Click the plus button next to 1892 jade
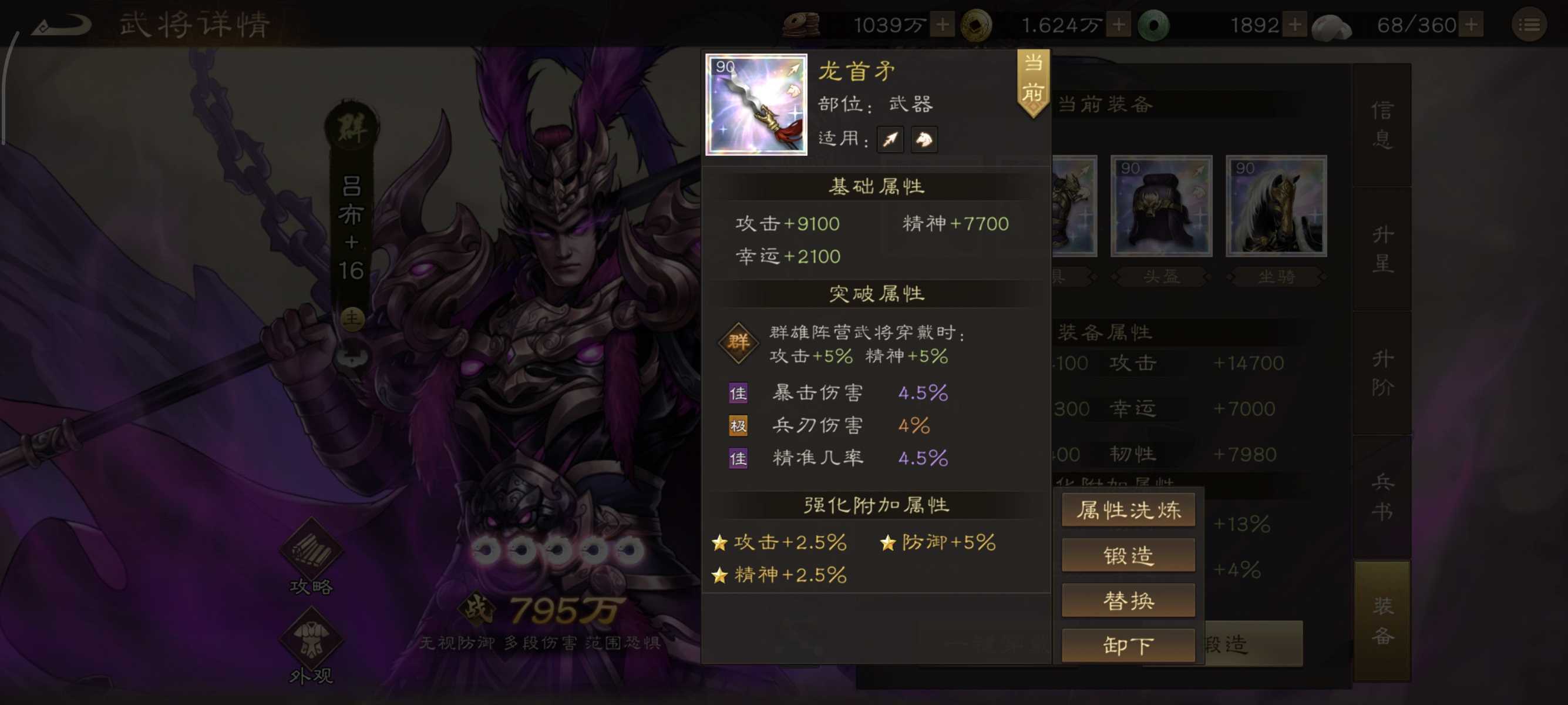1568x705 pixels. (x=1294, y=24)
